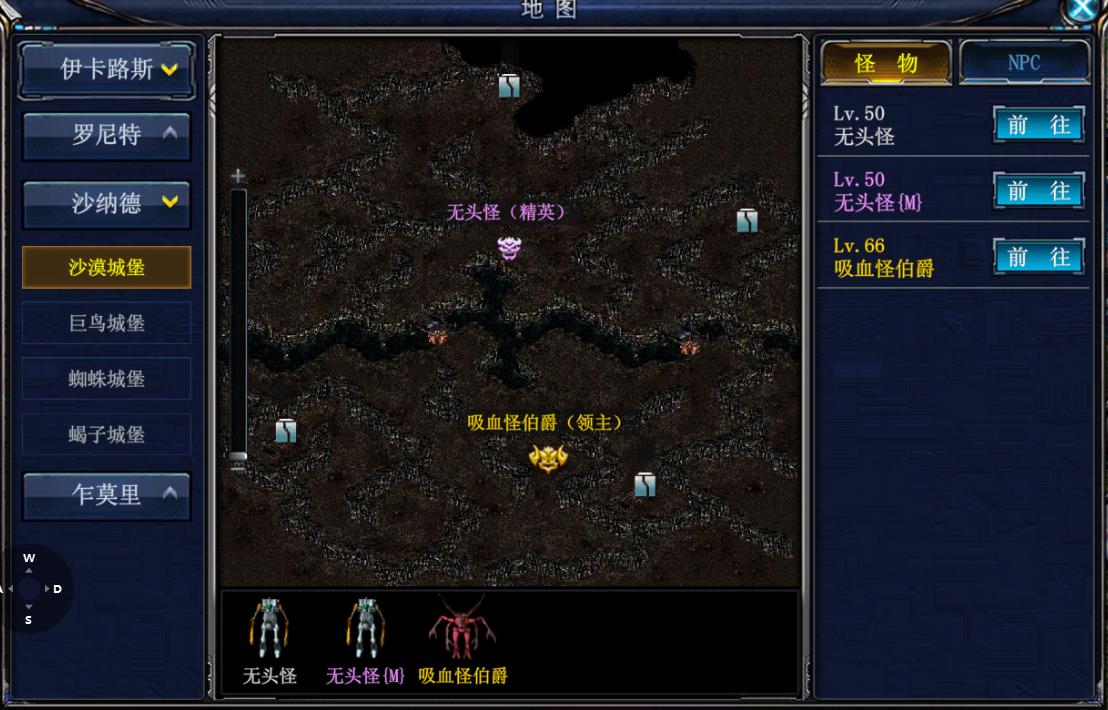
Task: Travel to Lv.66 吸血怪伯爵 via 前往
Action: point(1038,257)
